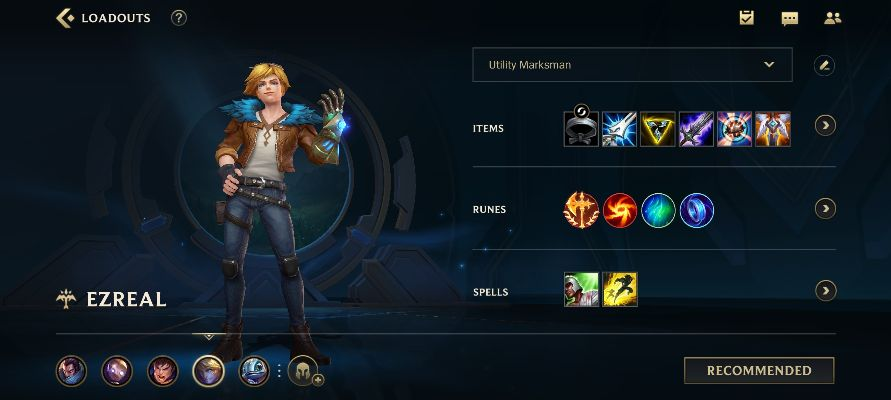891x400 pixels.
Task: Select the winged armor item icon
Action: point(773,128)
